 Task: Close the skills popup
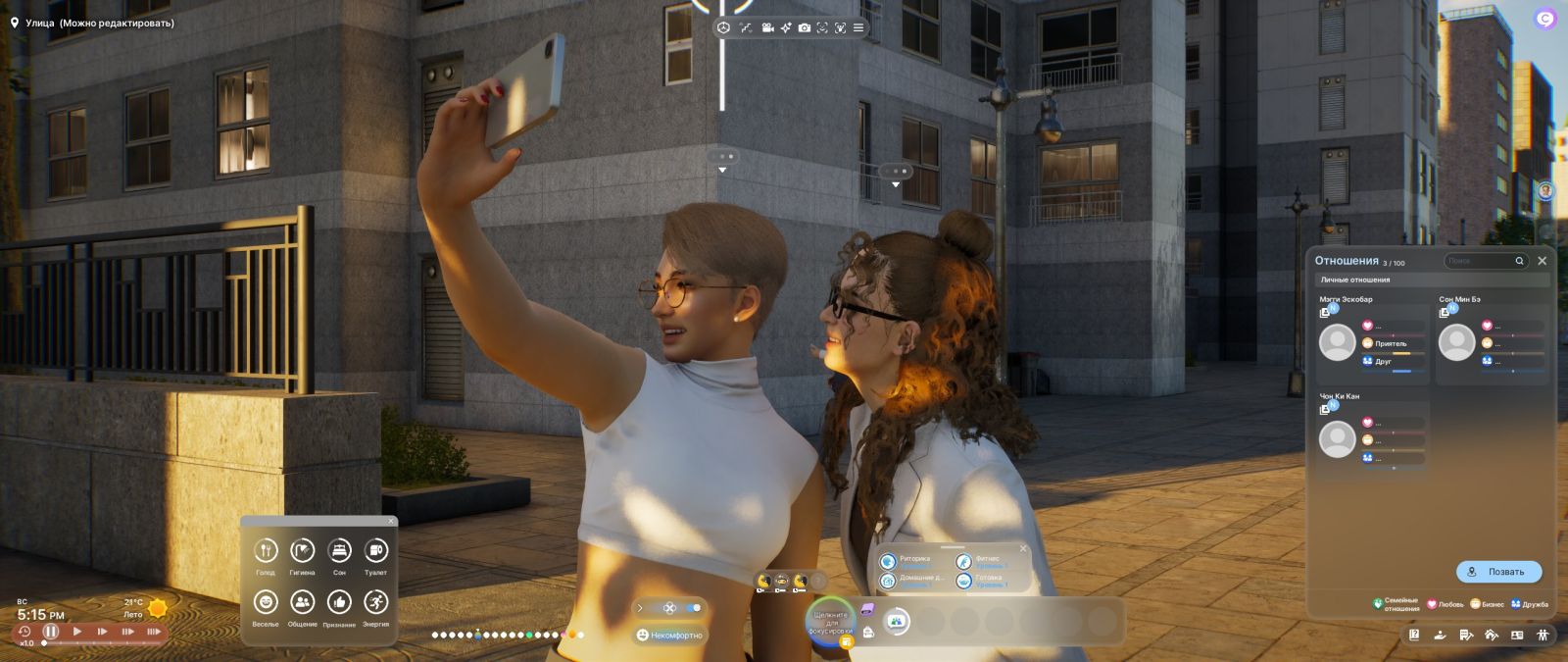coord(1023,548)
